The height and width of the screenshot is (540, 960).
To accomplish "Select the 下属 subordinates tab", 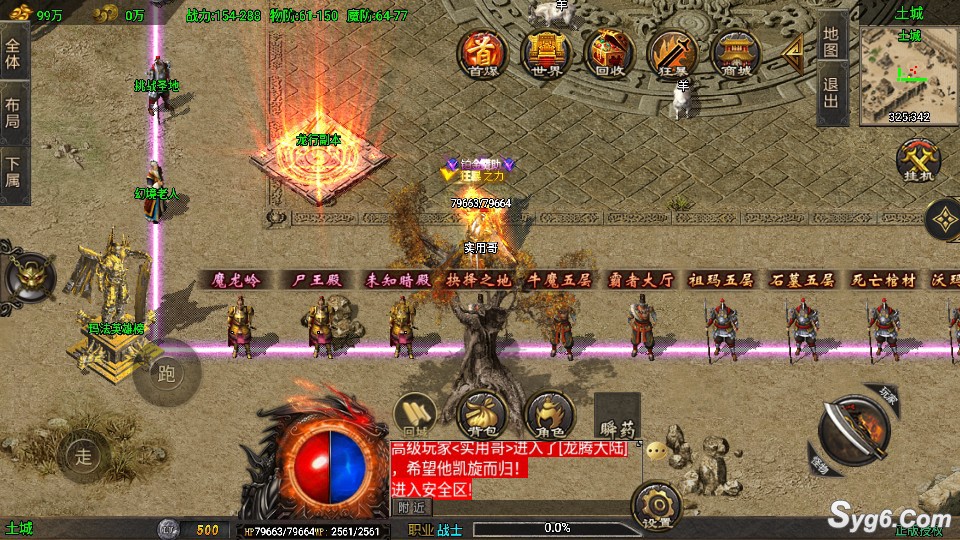I will pyautogui.click(x=13, y=172).
